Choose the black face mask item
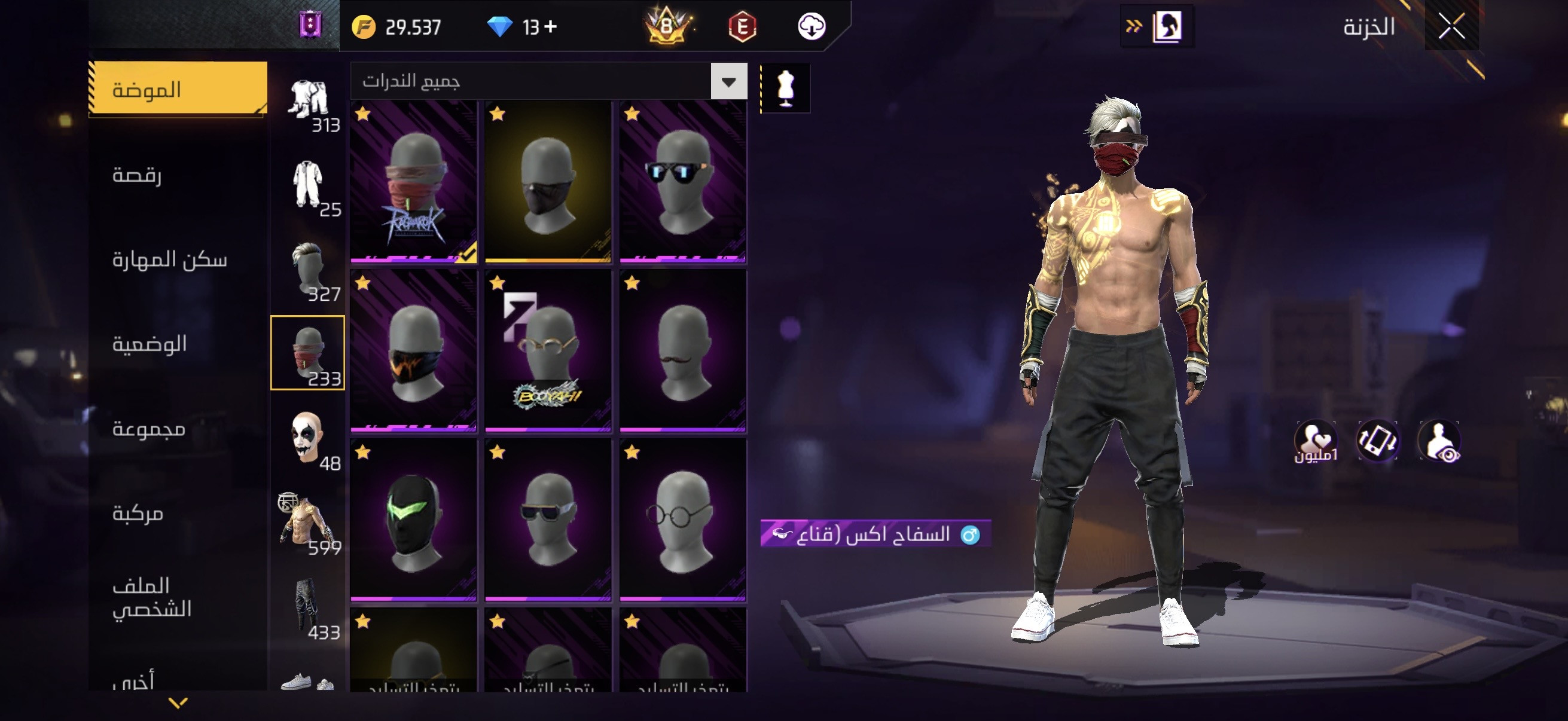 point(548,182)
